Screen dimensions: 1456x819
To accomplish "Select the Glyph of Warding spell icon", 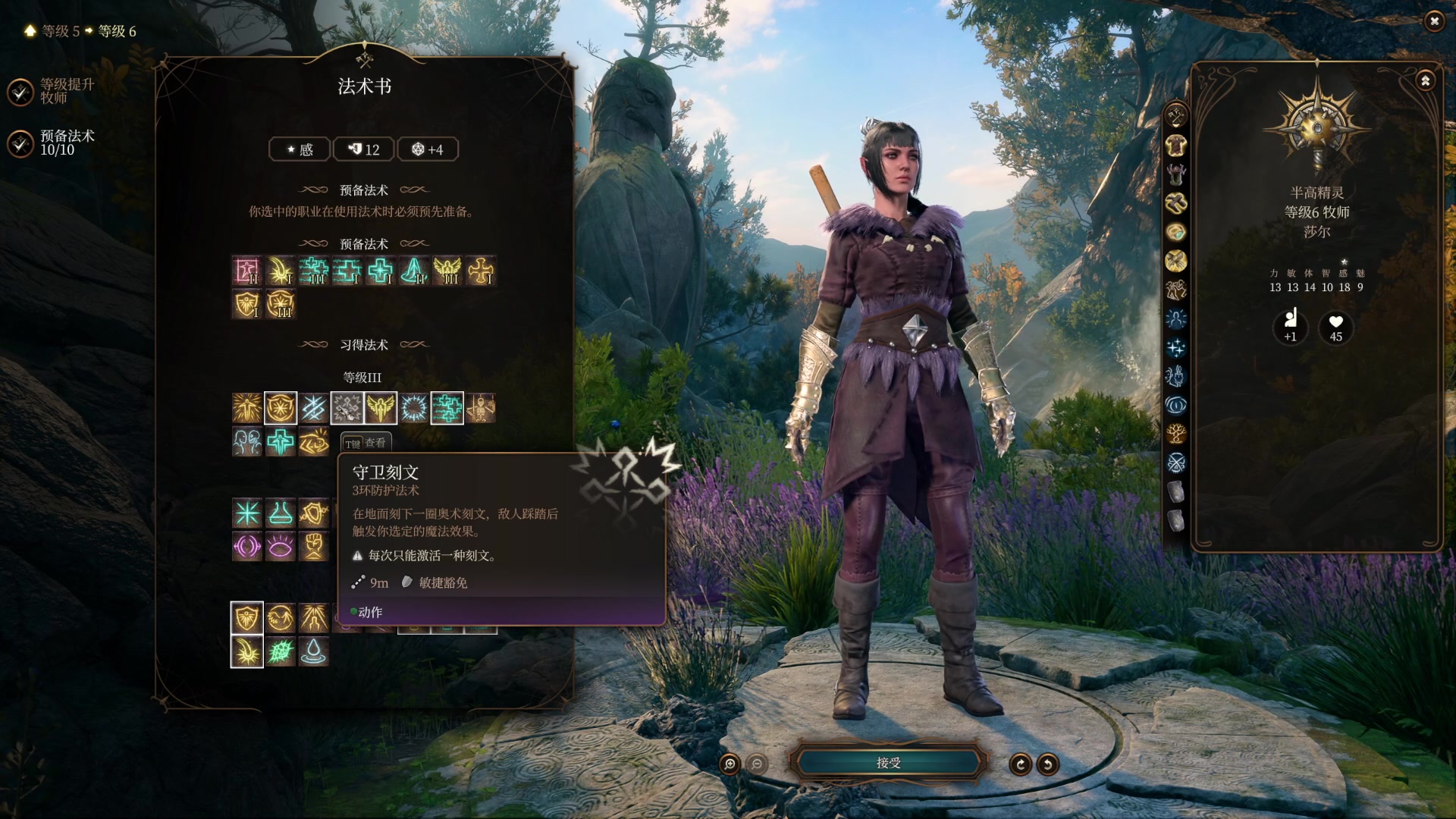I will coord(347,409).
